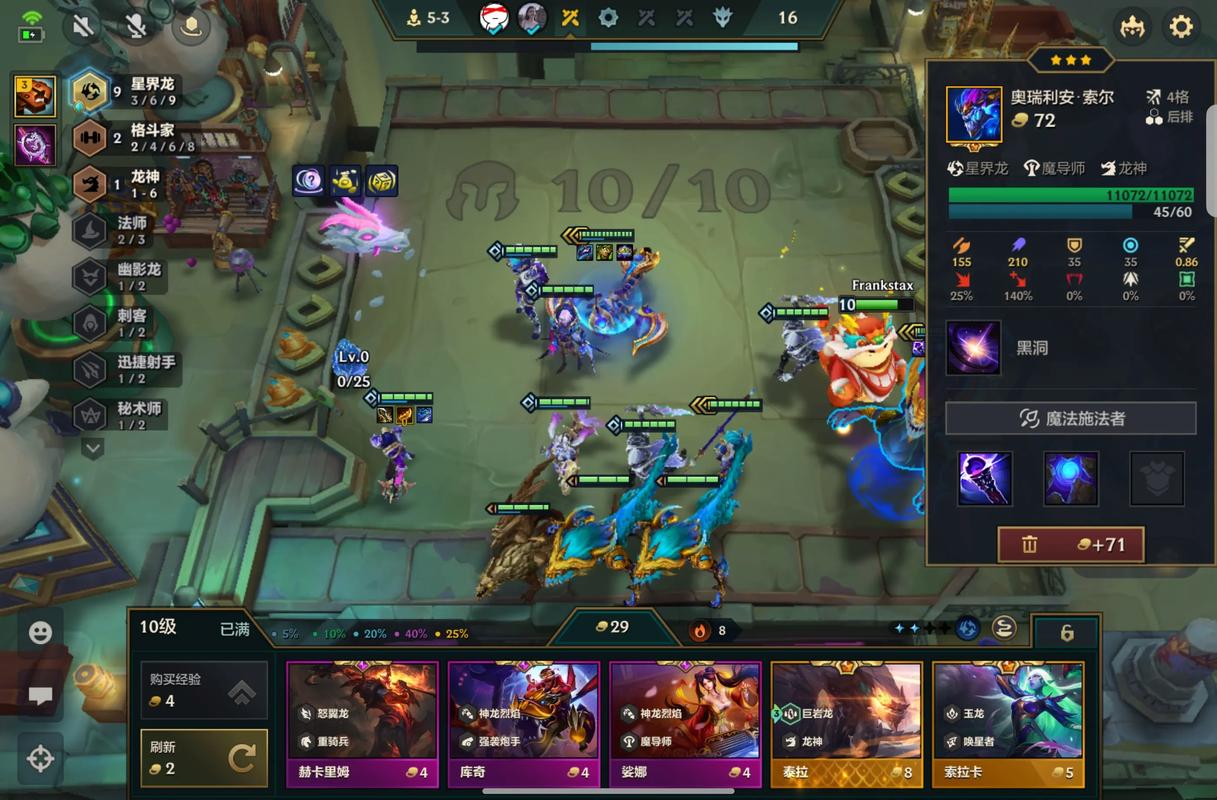Open the chat speech bubble button

[40, 697]
